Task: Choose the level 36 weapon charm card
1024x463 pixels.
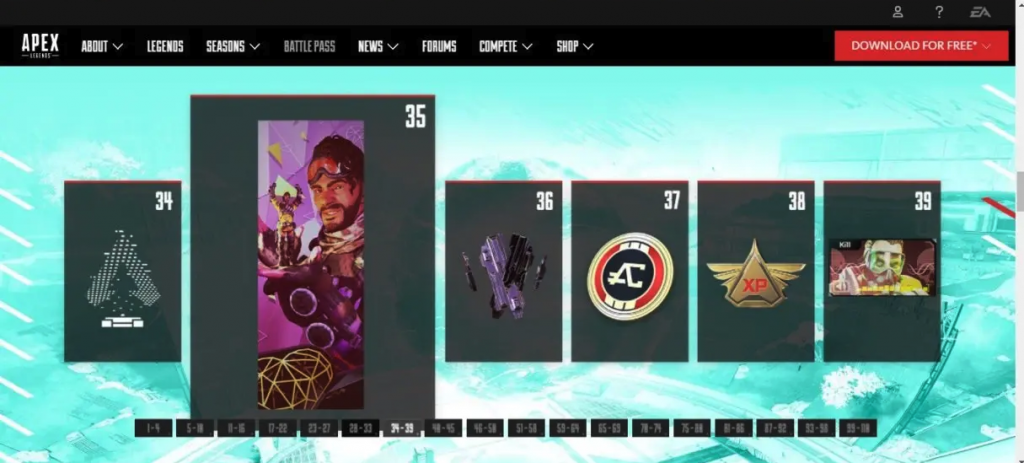Action: 503,271
